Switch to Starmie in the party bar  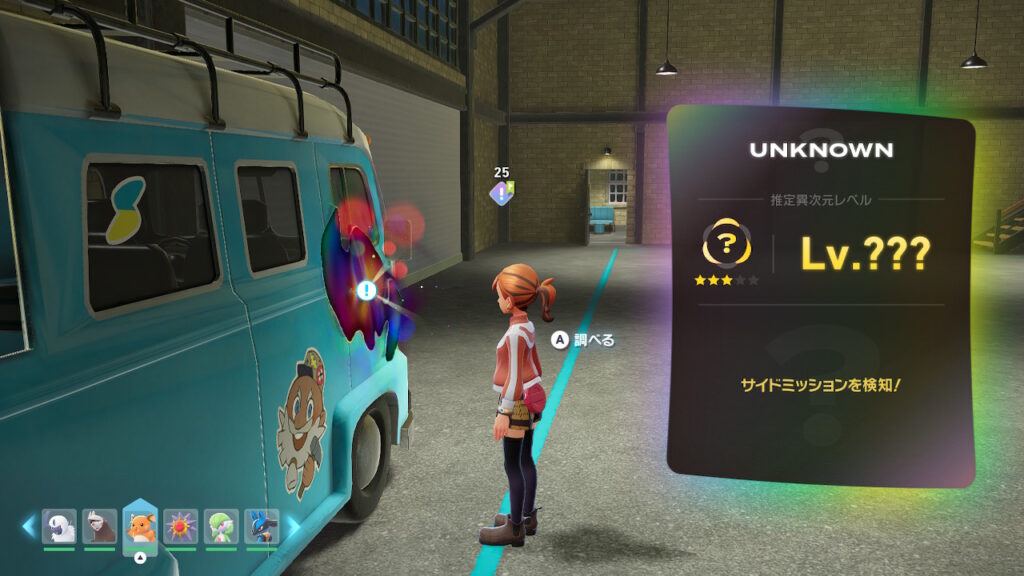coord(181,526)
